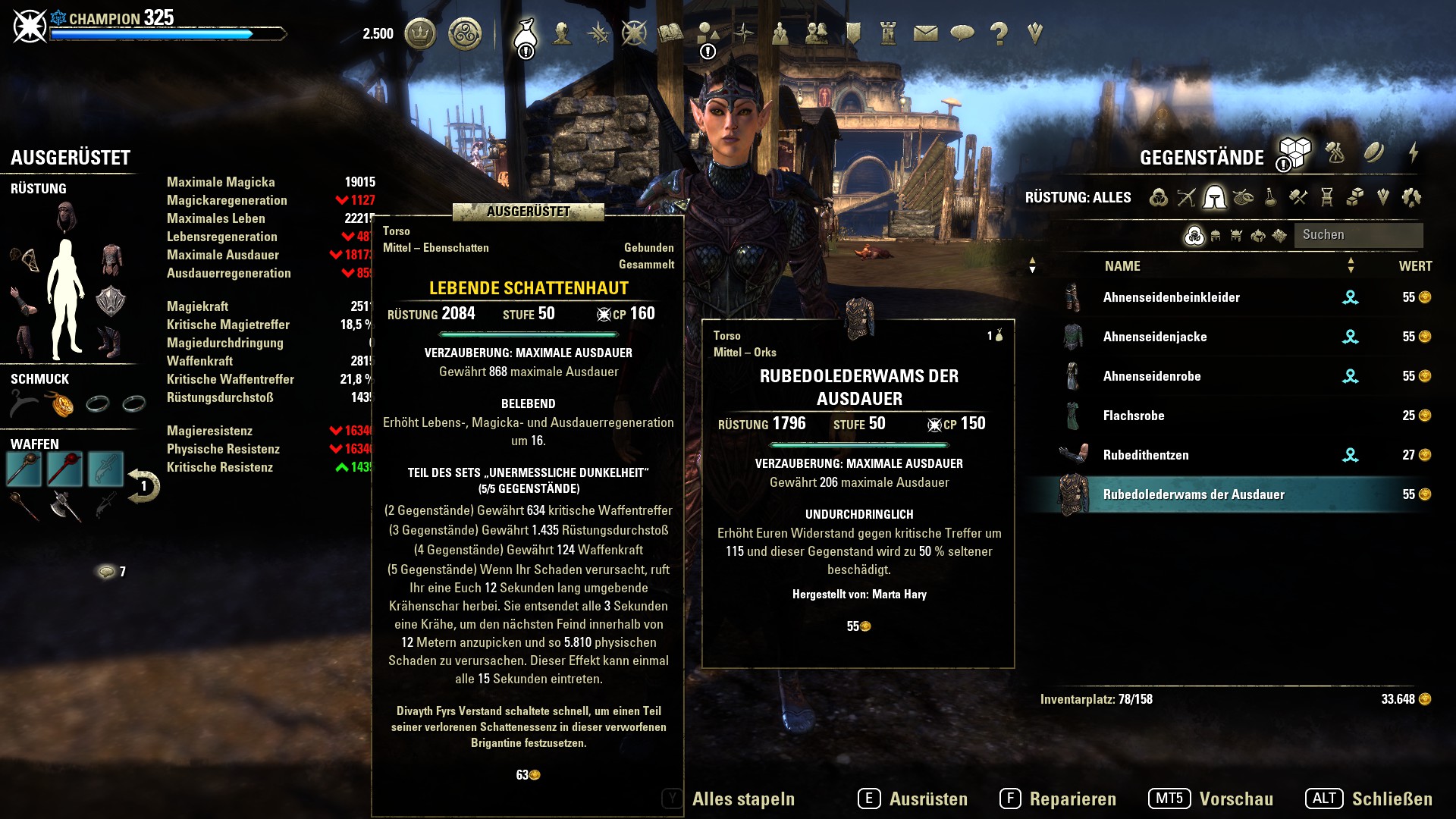Click Rubedolederwams der Ausdauer in the list
The width and height of the screenshot is (1456, 819).
[1193, 494]
